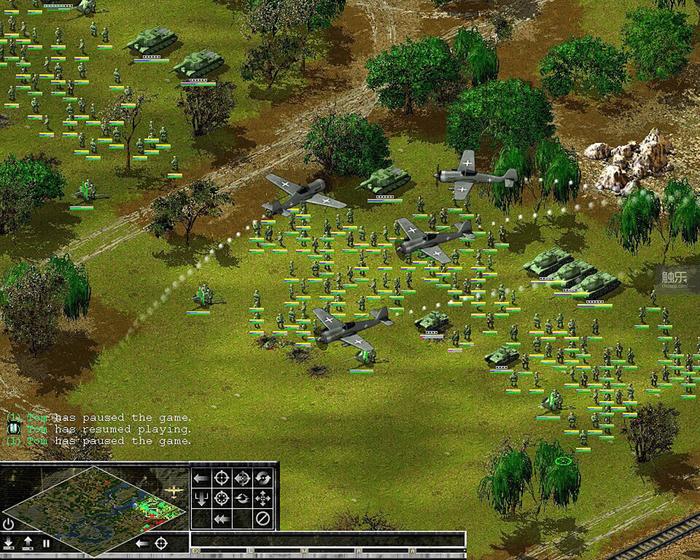700x560 pixels.
Task: Click the crosshair icon below the minimap
Action: 160,543
